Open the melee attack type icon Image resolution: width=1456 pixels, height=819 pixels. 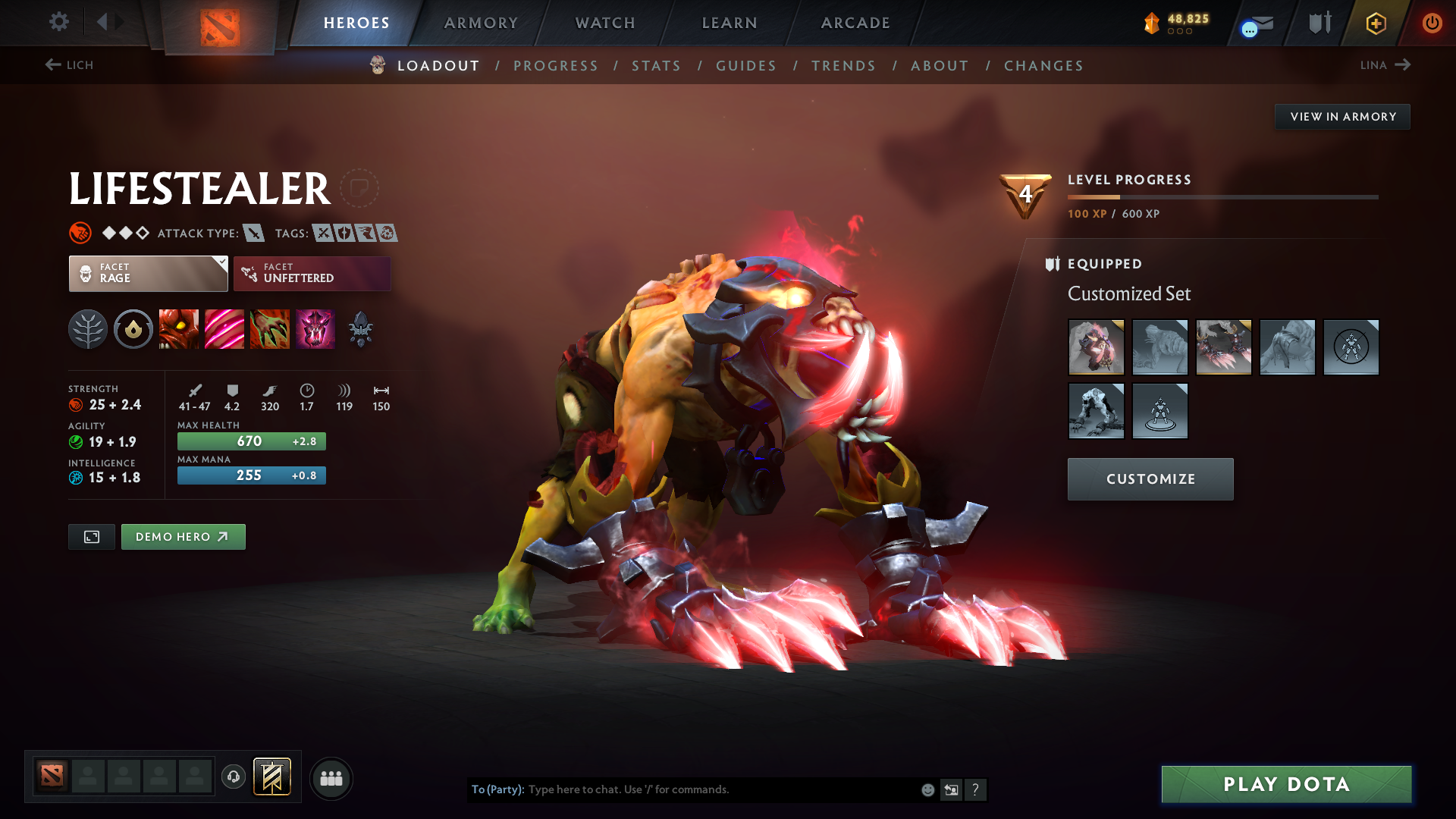pos(253,234)
